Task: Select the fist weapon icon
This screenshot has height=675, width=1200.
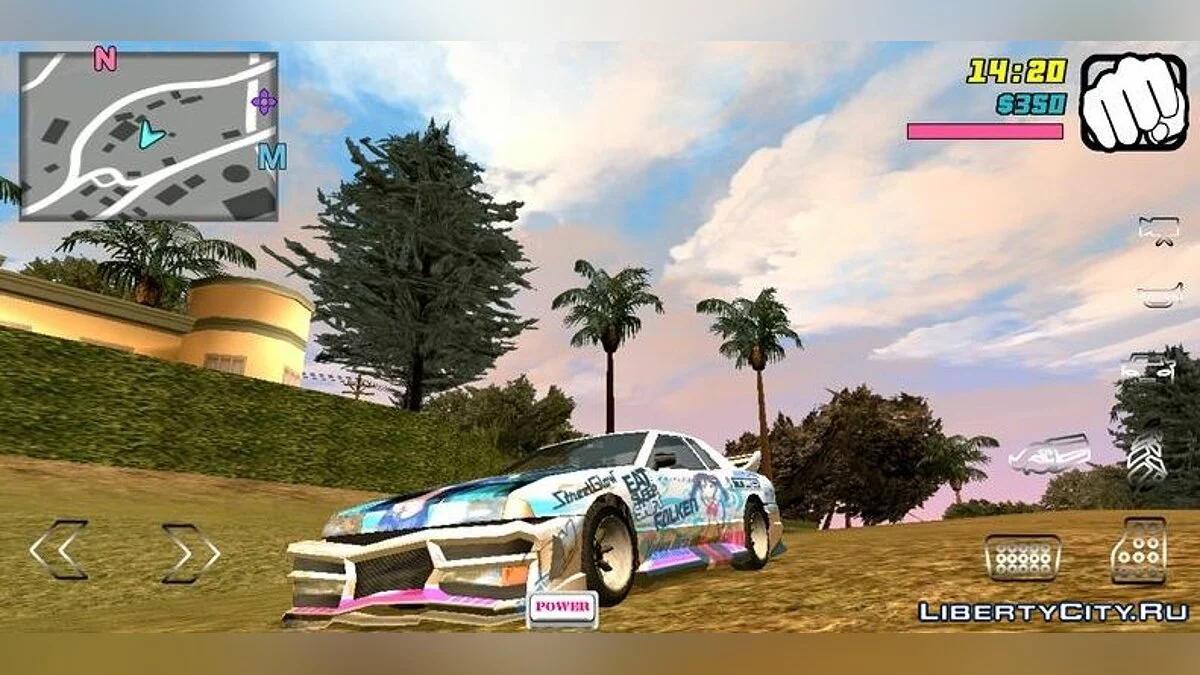Action: pos(1133,102)
